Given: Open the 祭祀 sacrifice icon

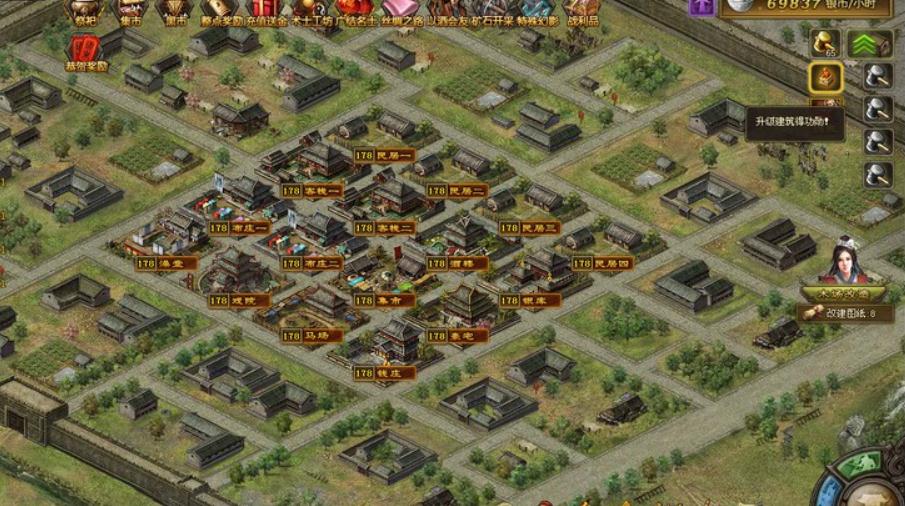Looking at the screenshot, I should click(x=85, y=10).
